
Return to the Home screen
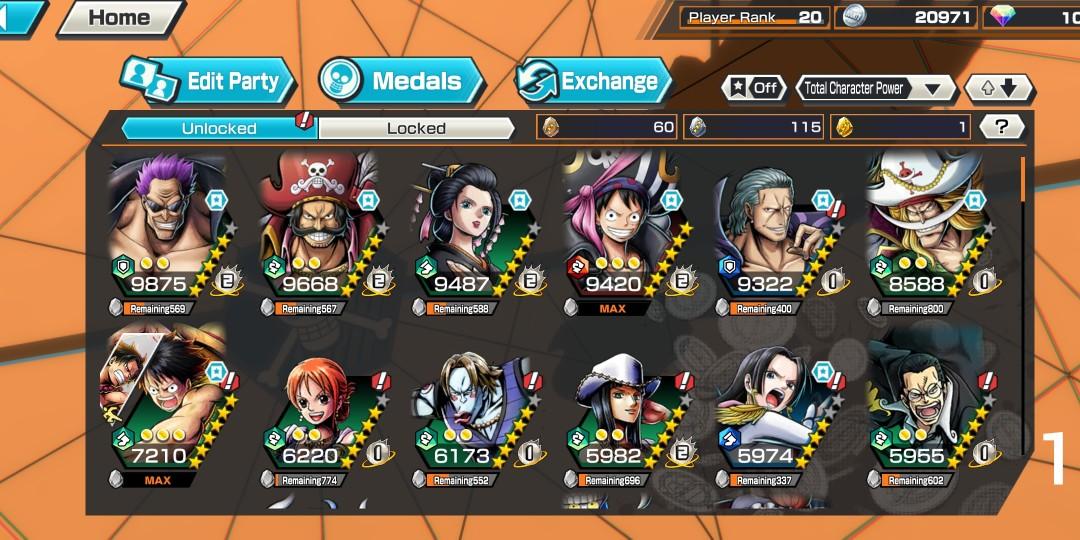click(120, 17)
